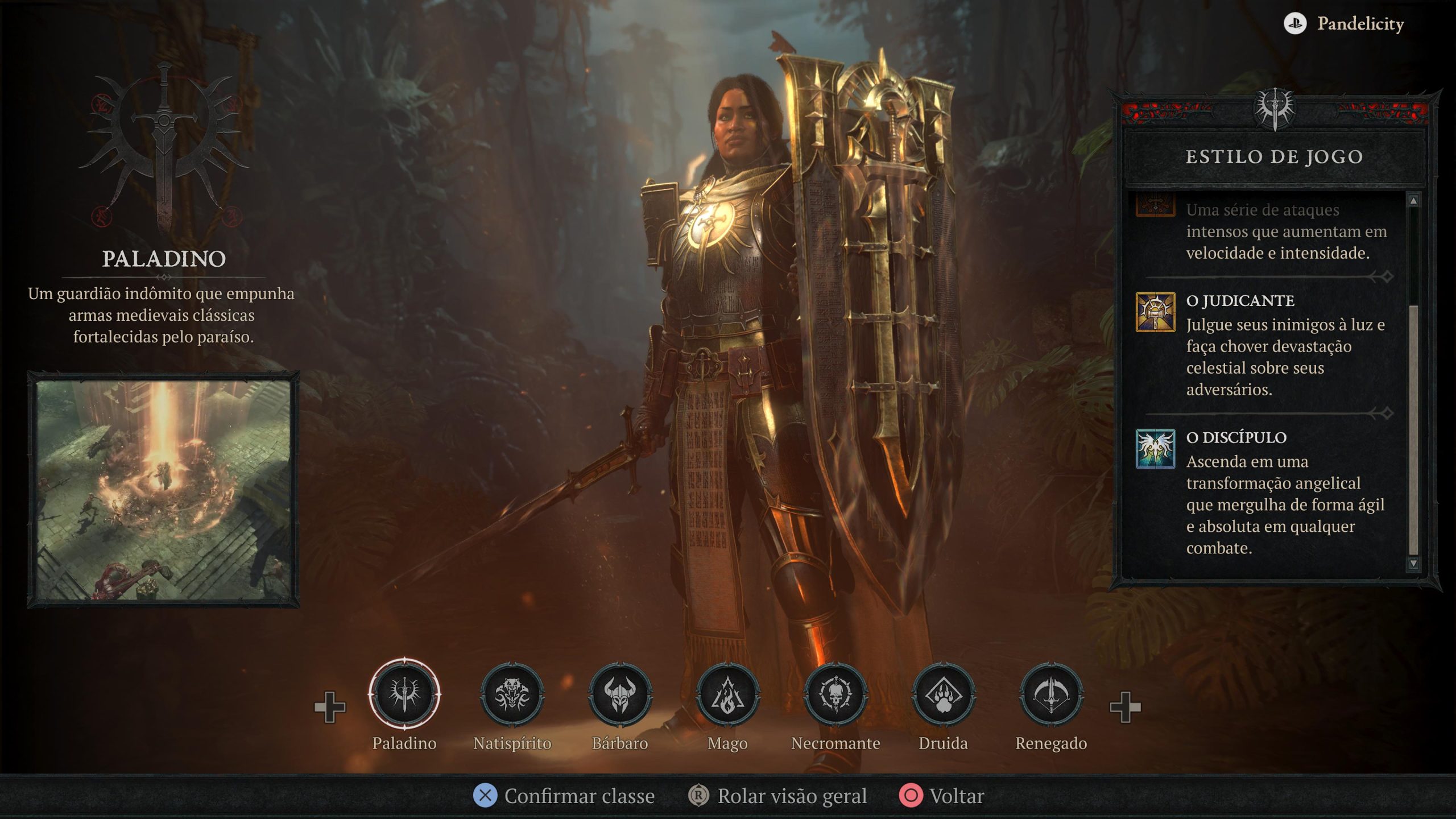Click the playstyle list's scroll-up arrow
The image size is (1456, 819).
(x=1413, y=201)
